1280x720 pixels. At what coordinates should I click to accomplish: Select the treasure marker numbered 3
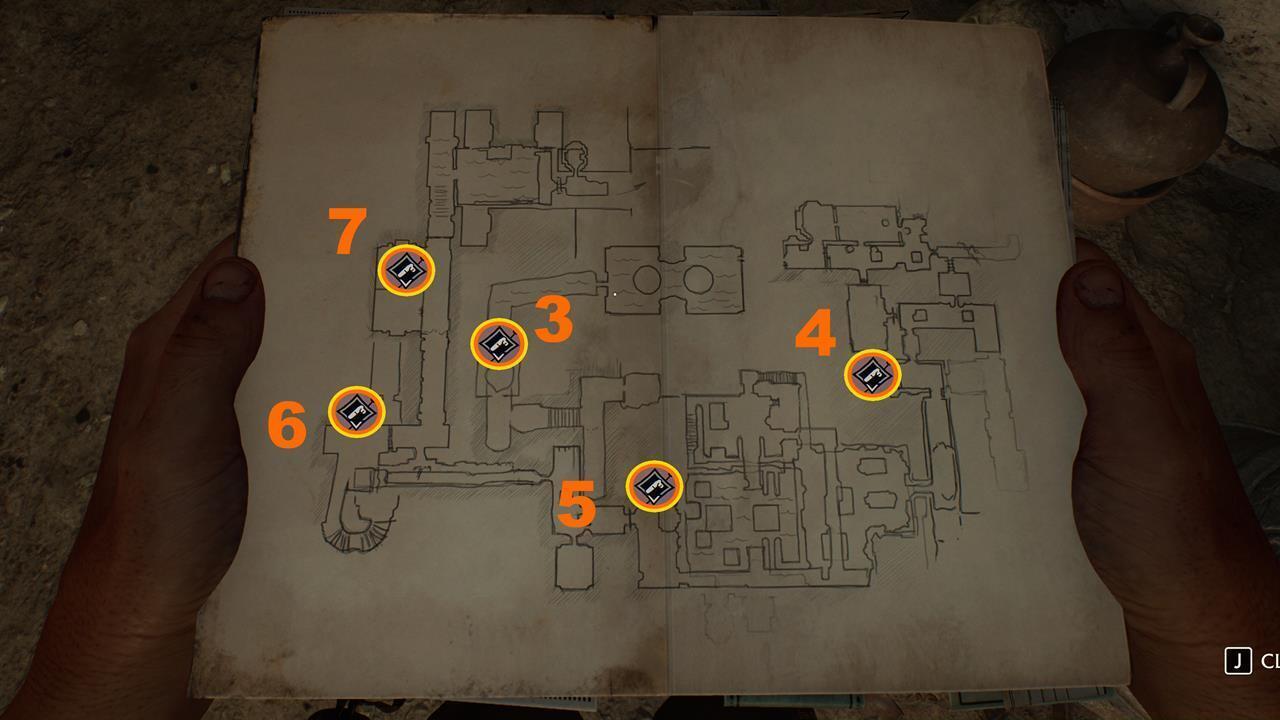(497, 346)
